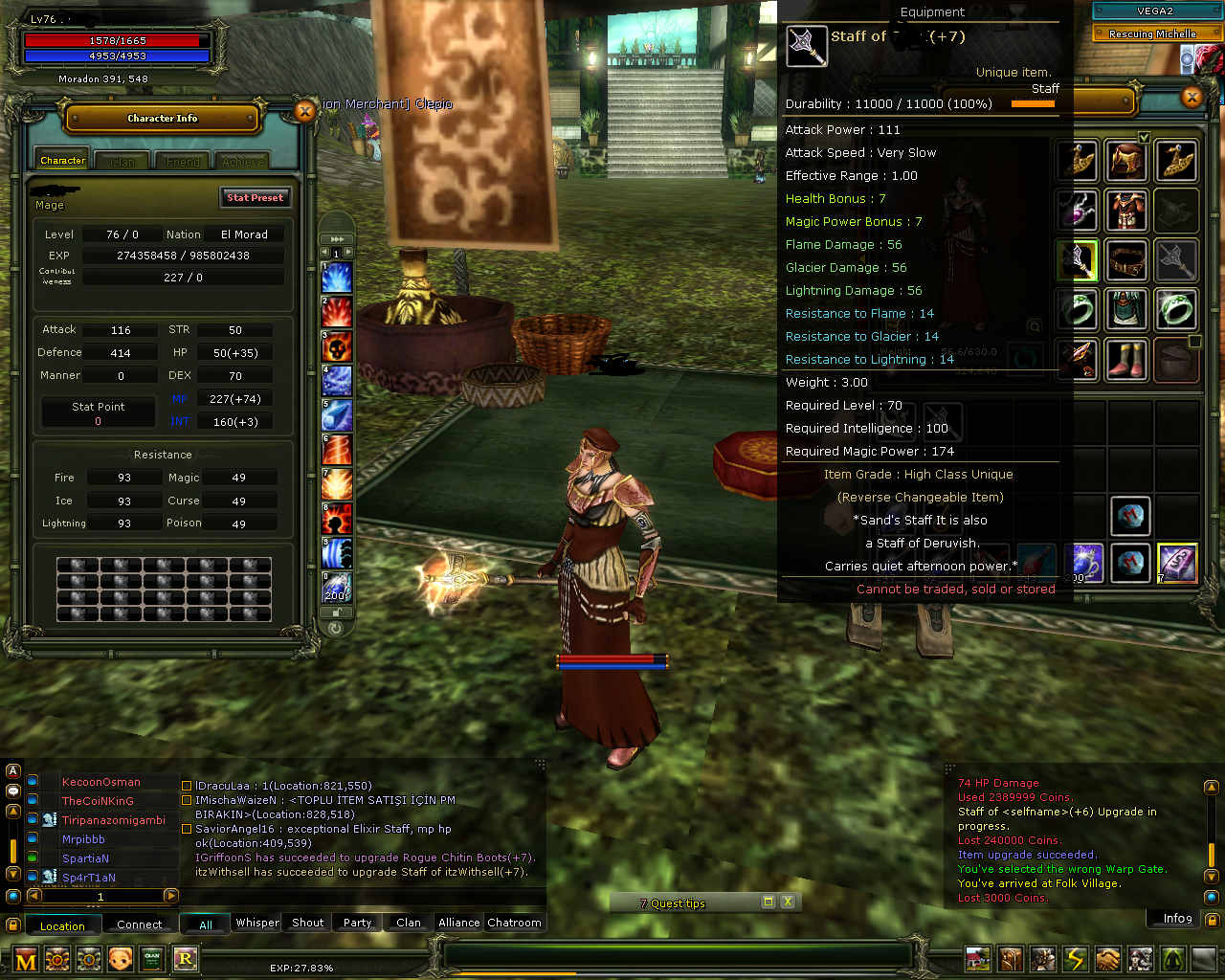Toggle the small checkbox beside the inventory grid
Viewport: 1225px width, 980px height.
(1193, 340)
